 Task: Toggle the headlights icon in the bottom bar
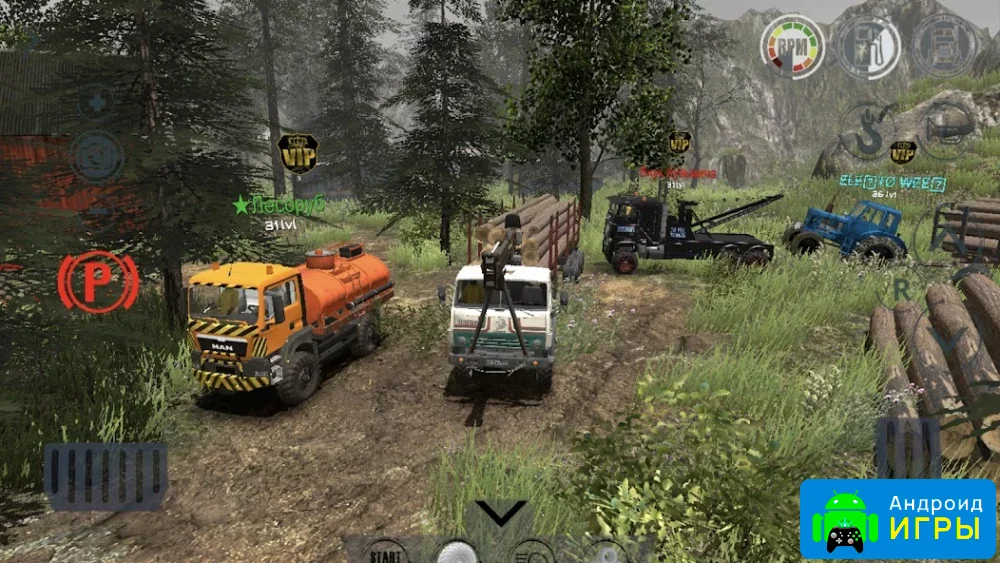(532, 553)
